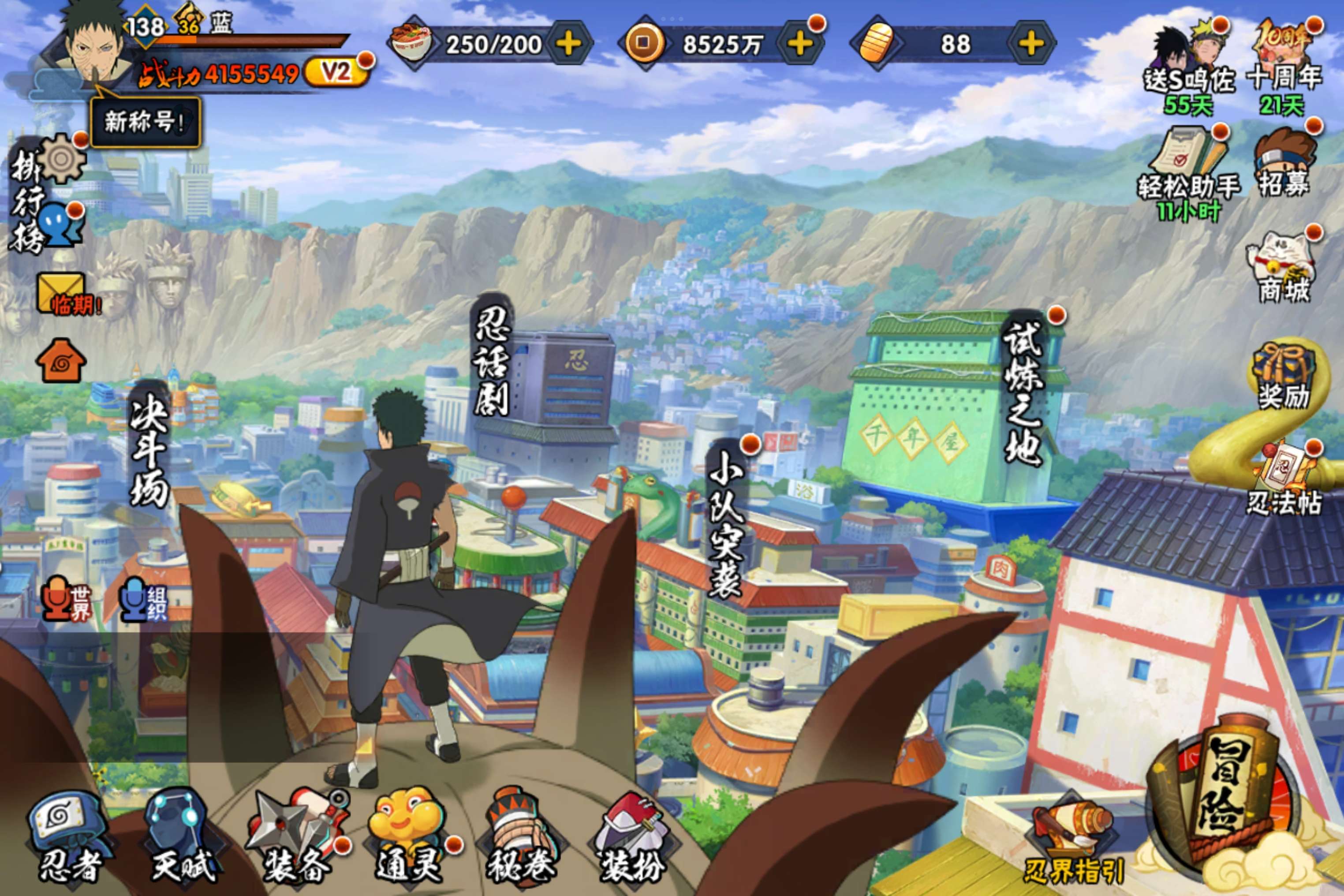
Task: Open the 装扮 costume menu
Action: [x=632, y=837]
